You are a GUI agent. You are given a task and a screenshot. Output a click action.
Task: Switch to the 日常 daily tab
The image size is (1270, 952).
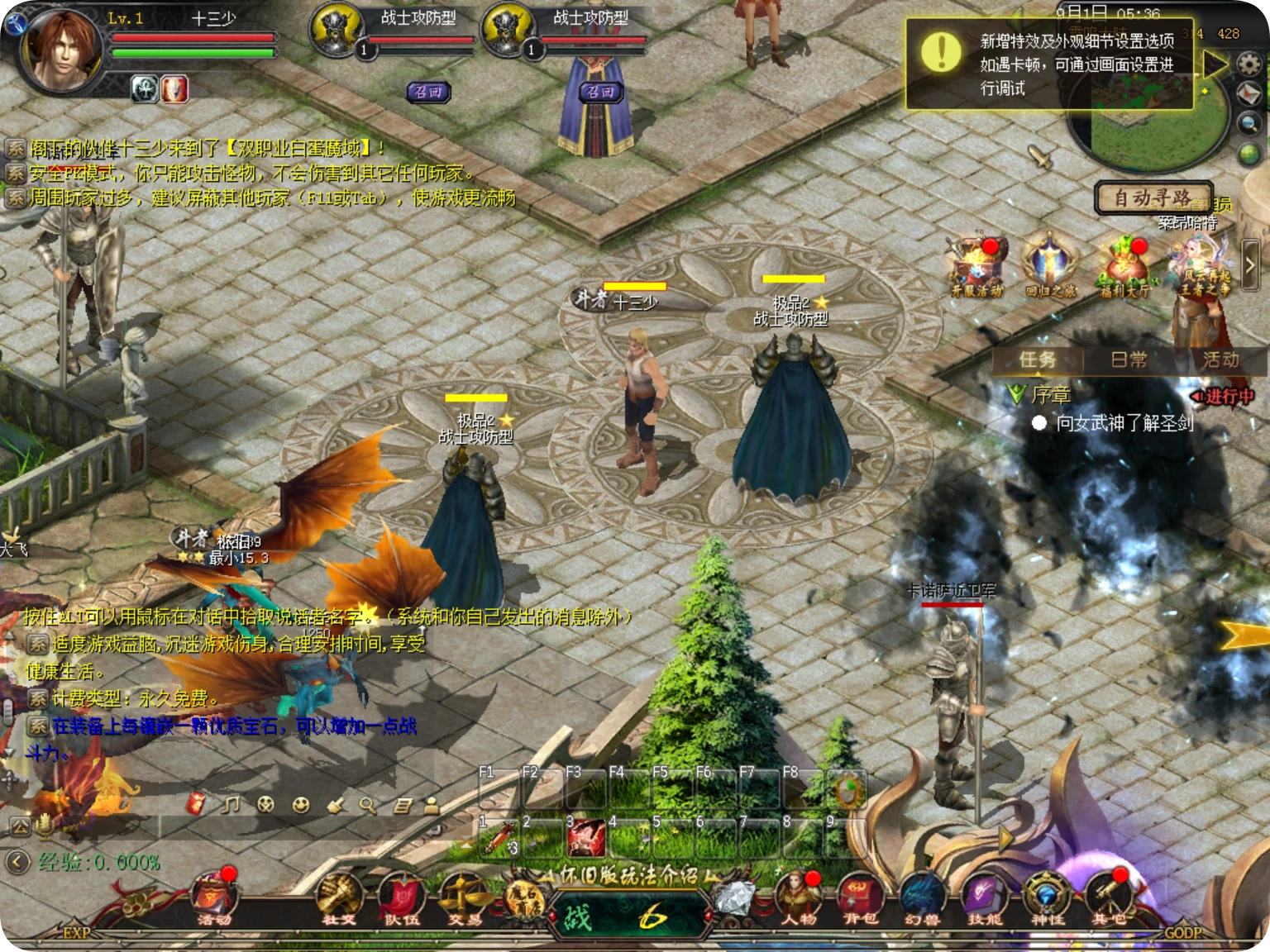[1129, 359]
